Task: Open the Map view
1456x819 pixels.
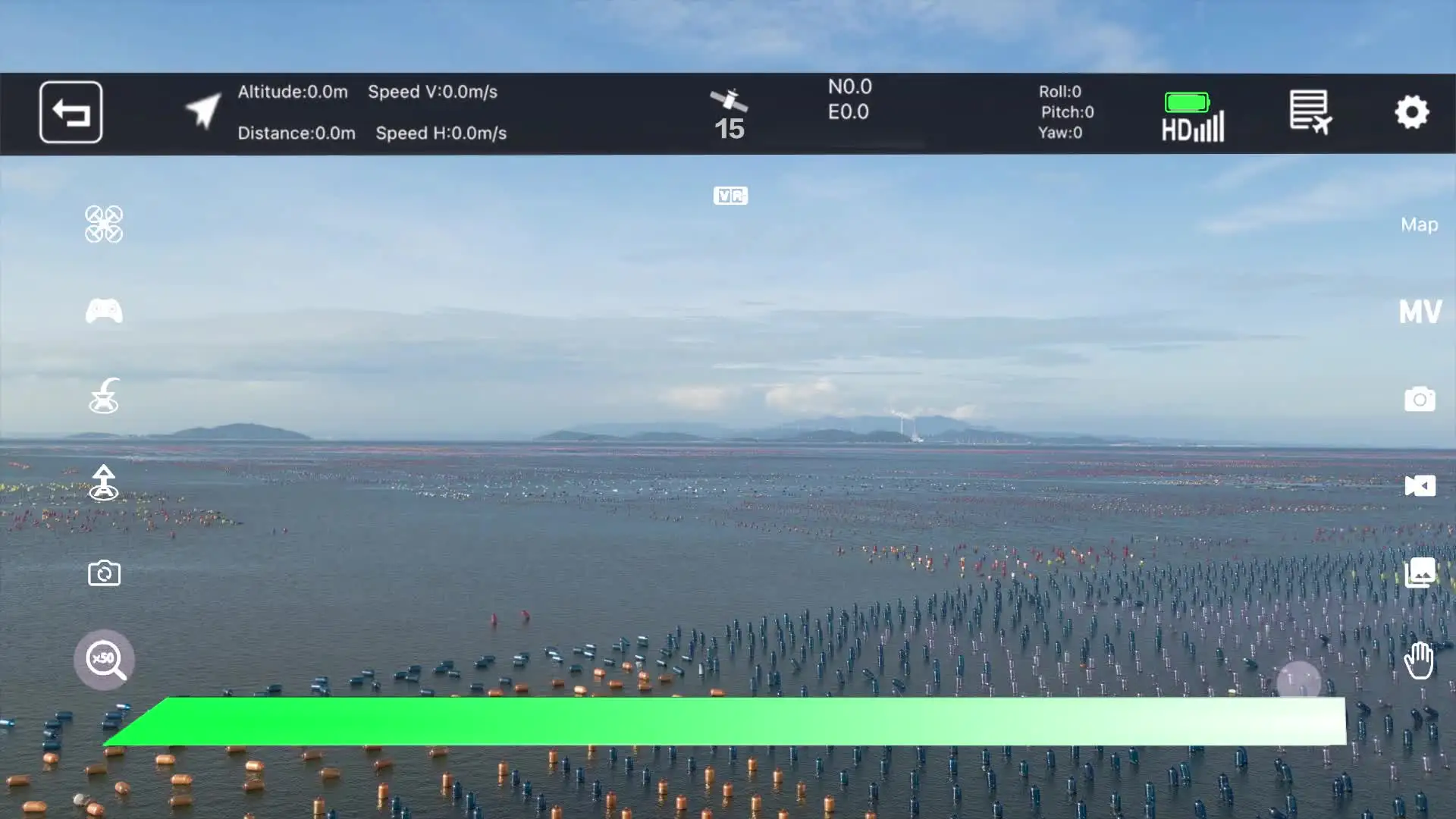Action: pos(1419,224)
